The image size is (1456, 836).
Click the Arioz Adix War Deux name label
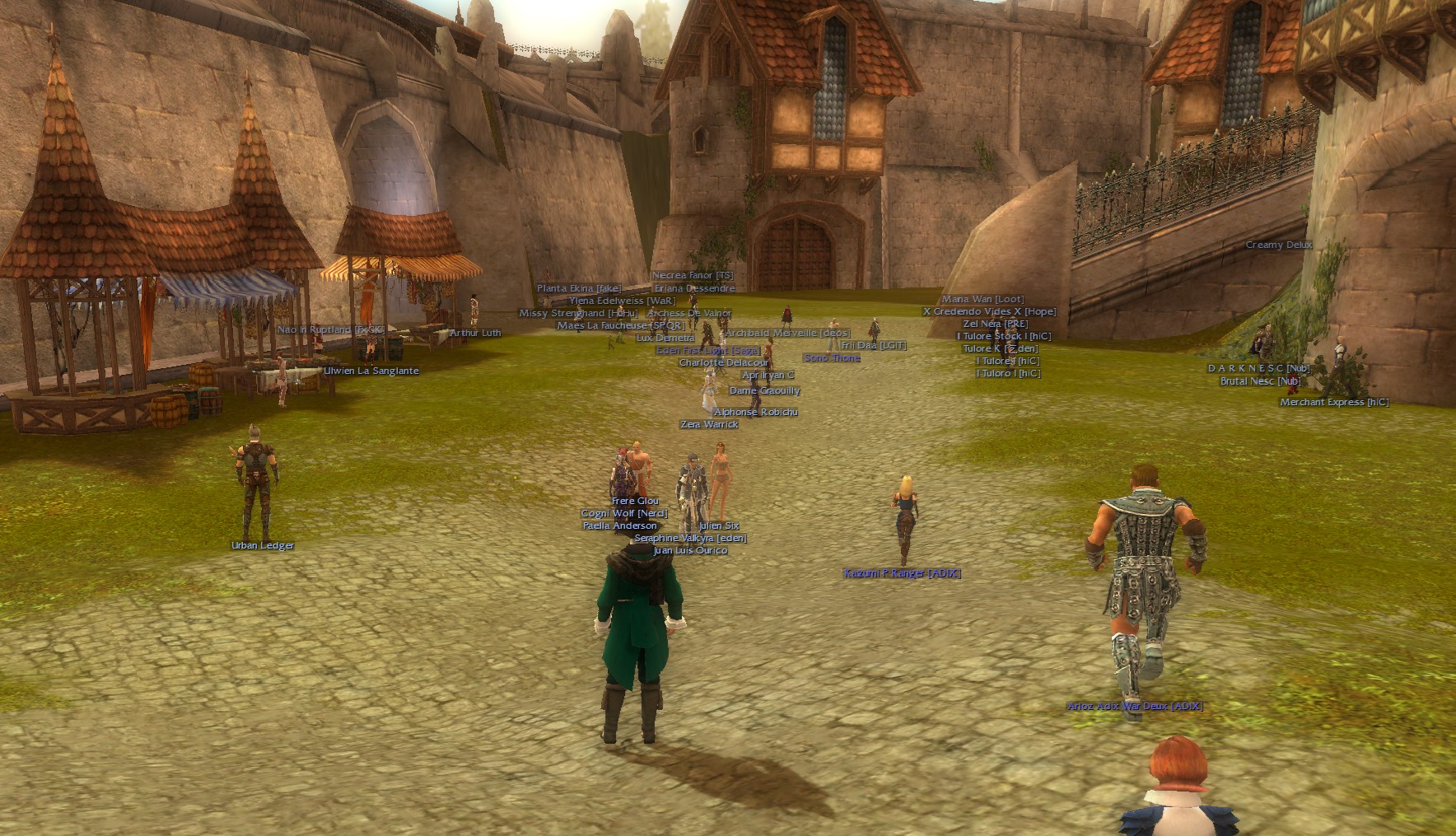(1135, 707)
